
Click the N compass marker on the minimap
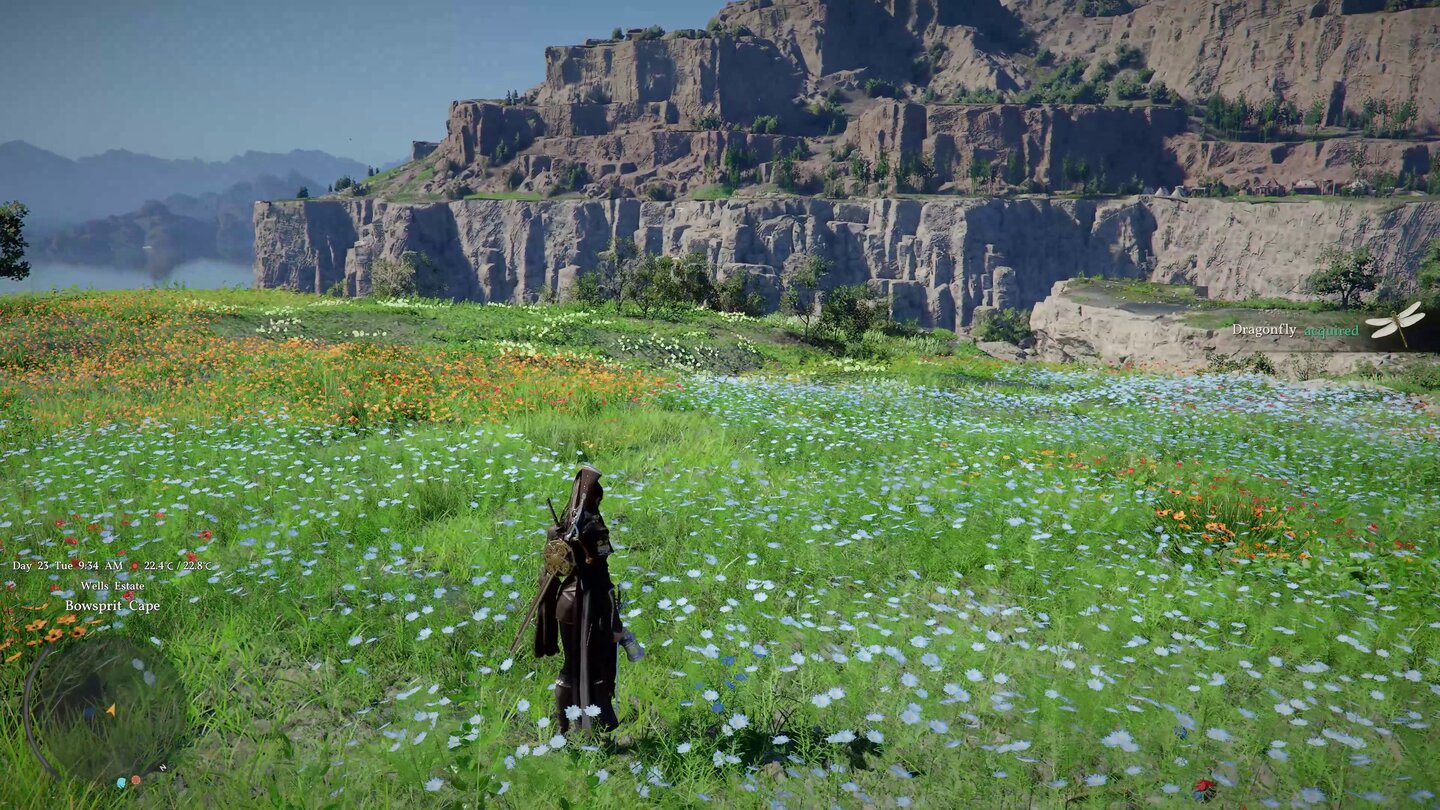pos(162,768)
